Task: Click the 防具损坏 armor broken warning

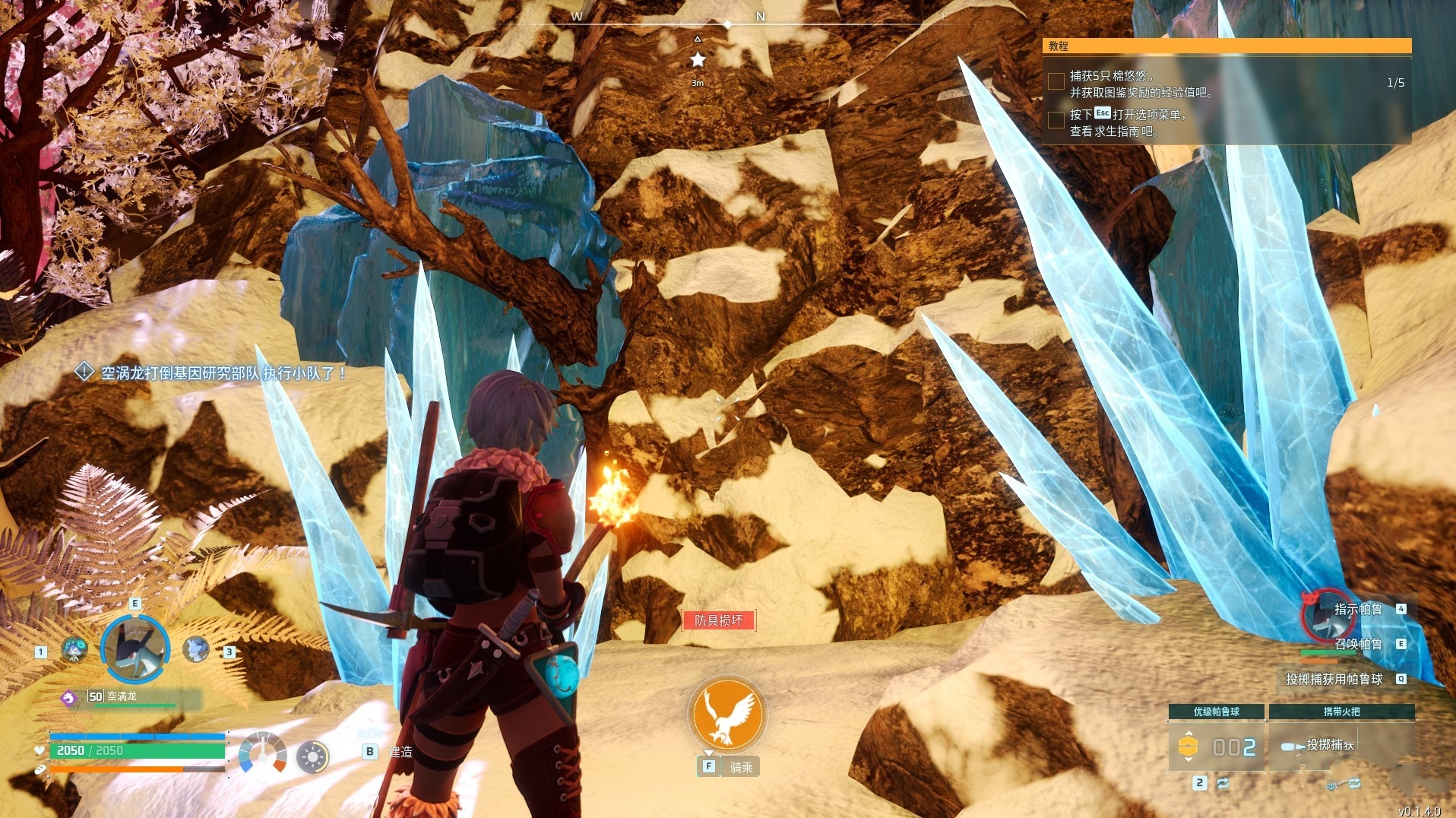Action: [x=719, y=620]
